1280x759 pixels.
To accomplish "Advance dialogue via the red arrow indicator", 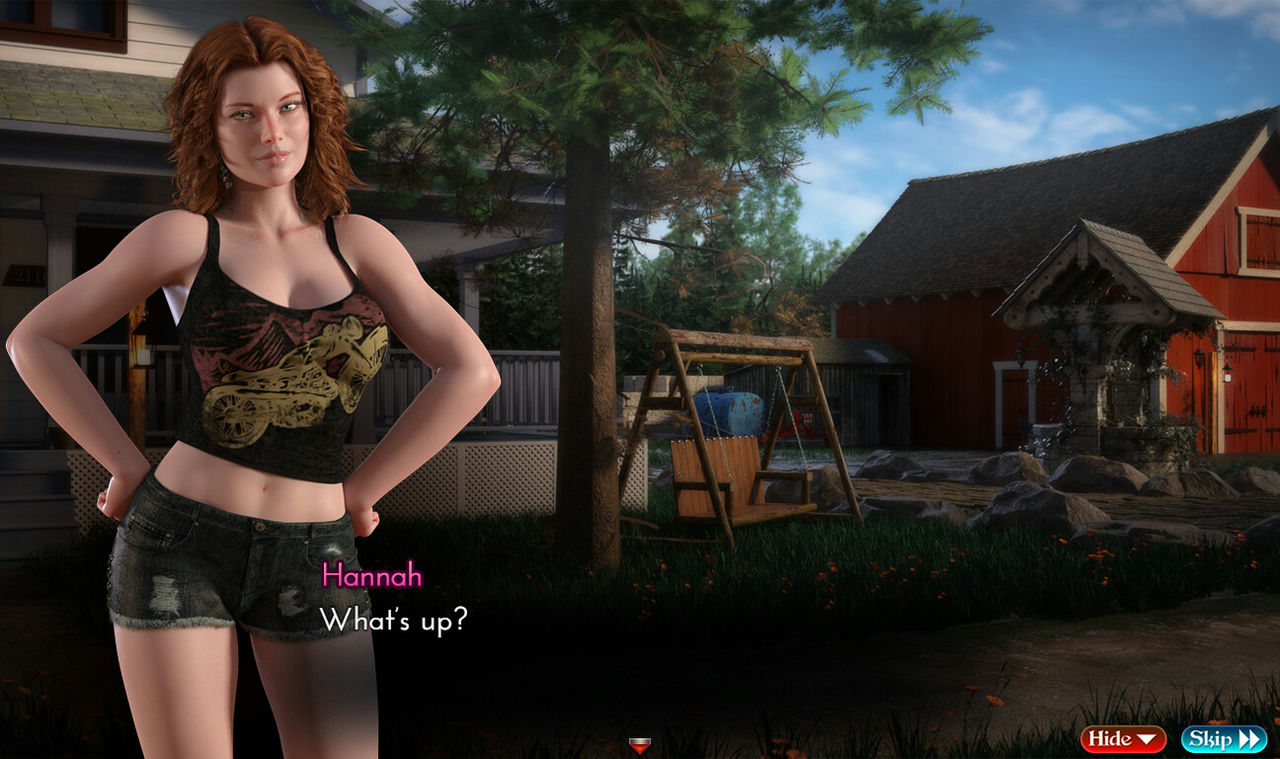I will (640, 745).
